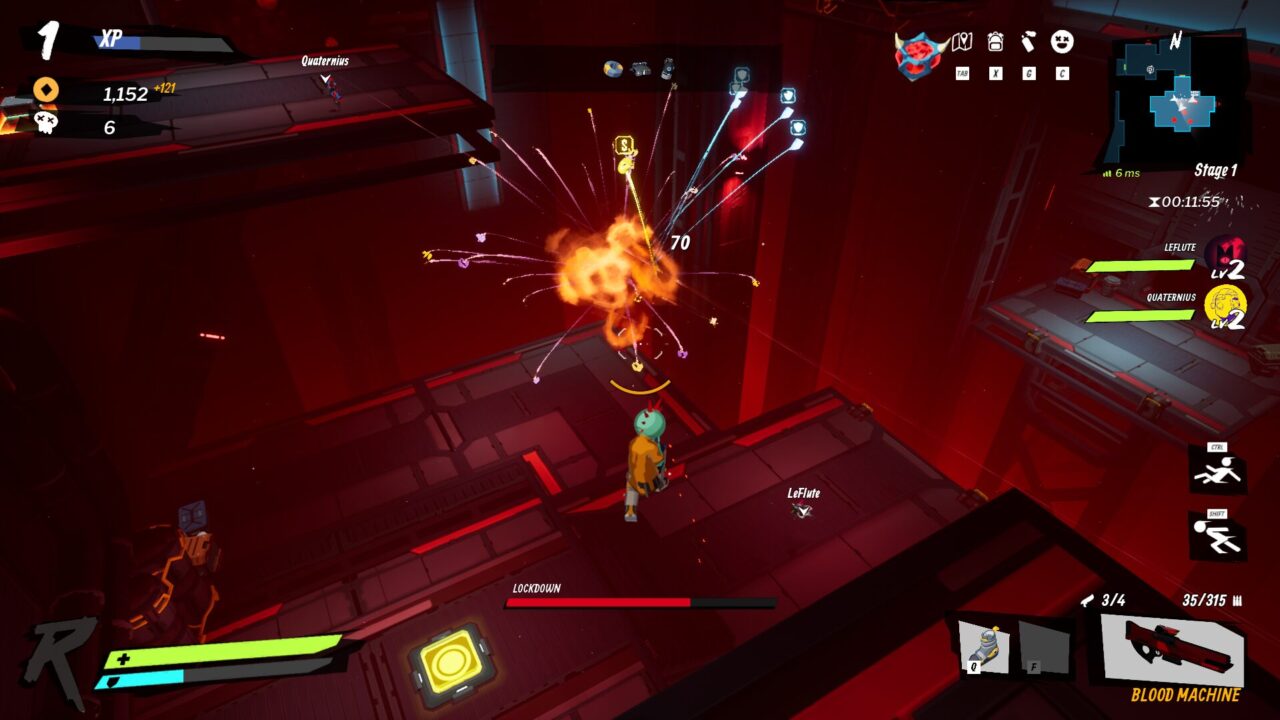Select the spray can gadget icon
The width and height of the screenshot is (1280, 720).
(x=1028, y=42)
